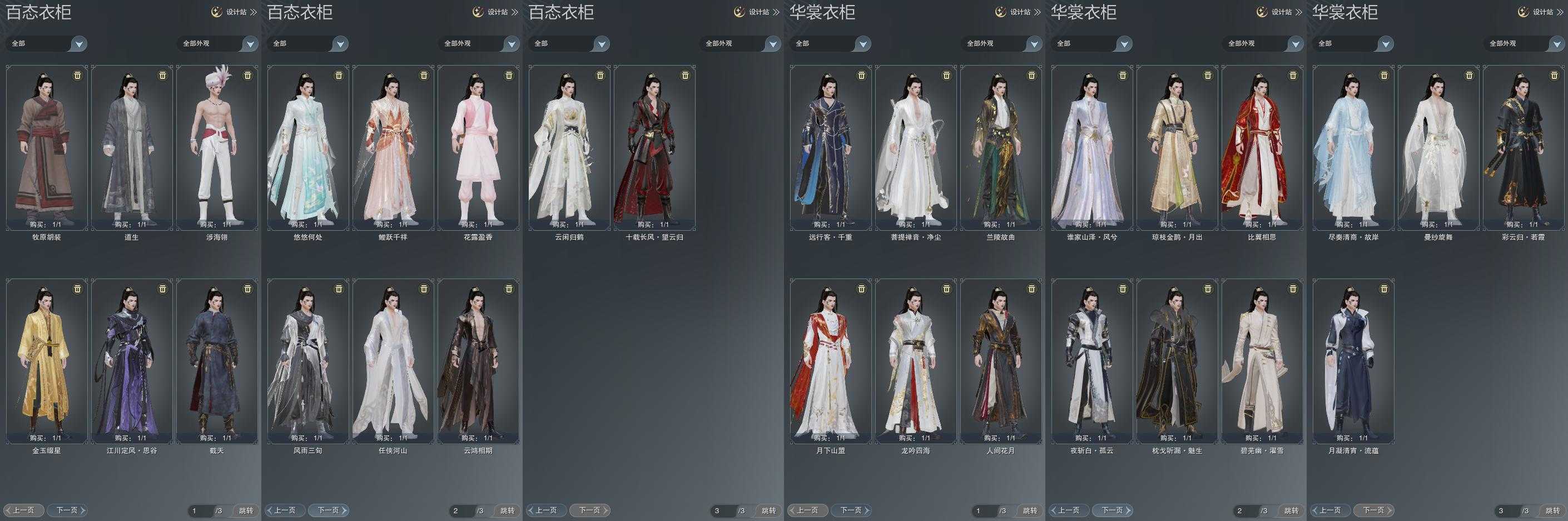Pick the yellow 金玉缀星 robe
Viewport: 1568px width, 521px height.
coord(47,361)
